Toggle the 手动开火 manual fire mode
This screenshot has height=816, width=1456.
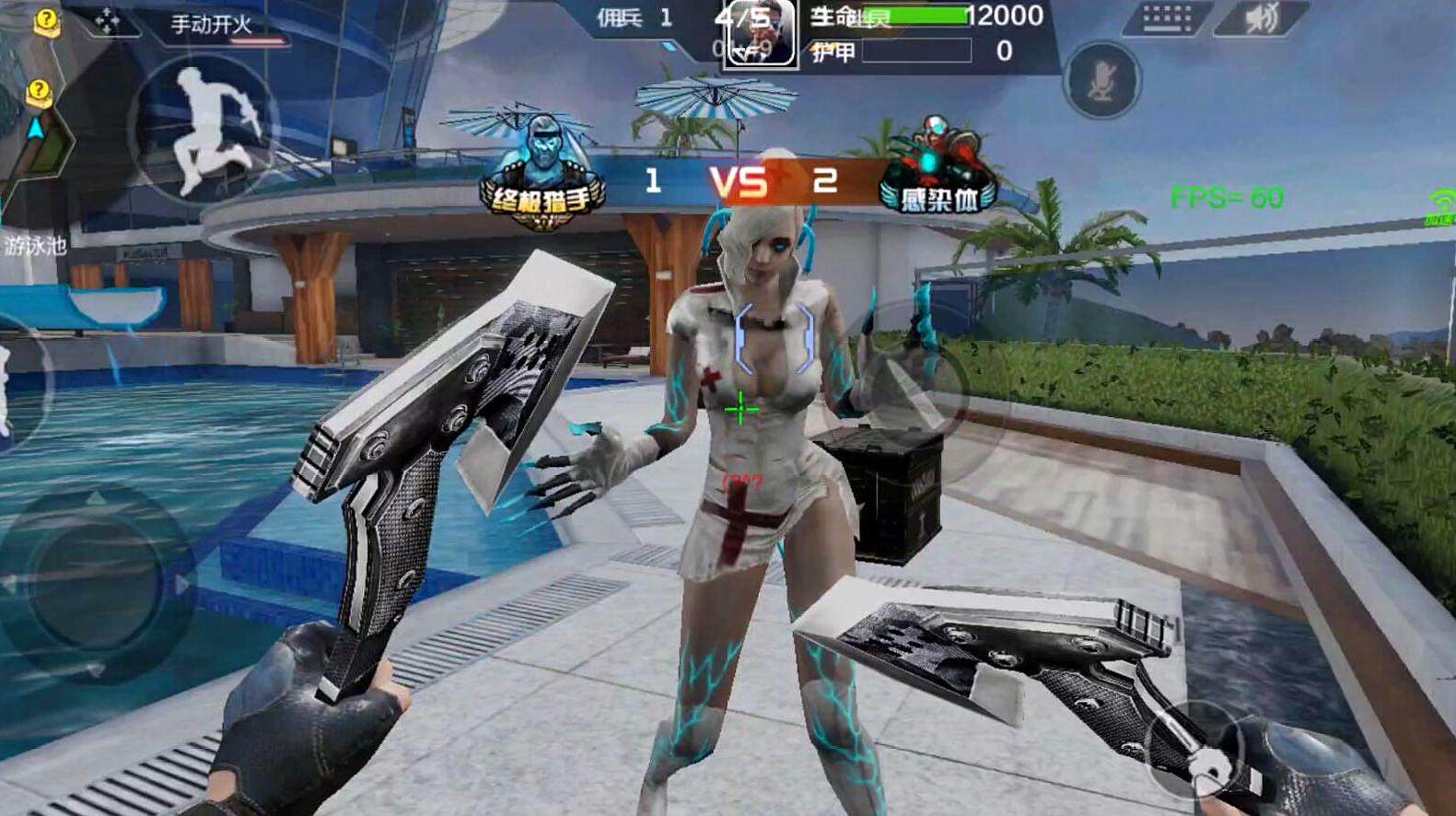pyautogui.click(x=212, y=24)
